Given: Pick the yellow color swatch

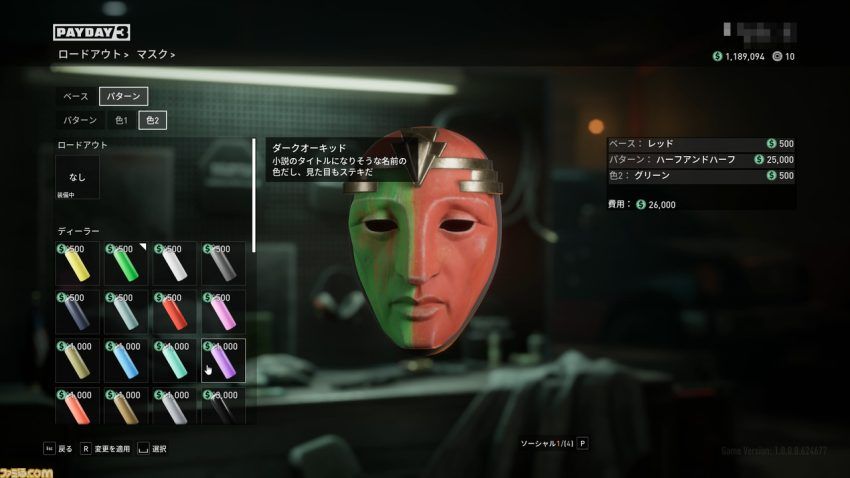Looking at the screenshot, I should 77,263.
